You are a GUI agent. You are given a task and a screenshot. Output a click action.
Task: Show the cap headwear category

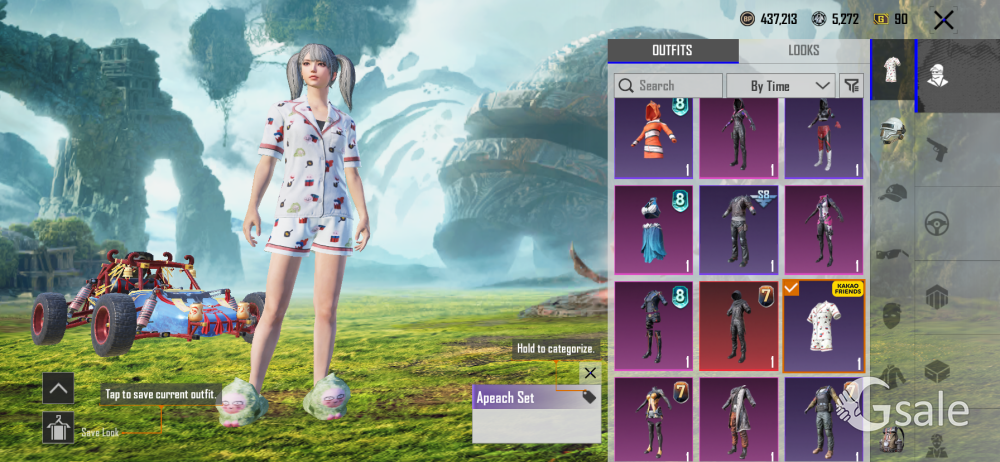892,193
